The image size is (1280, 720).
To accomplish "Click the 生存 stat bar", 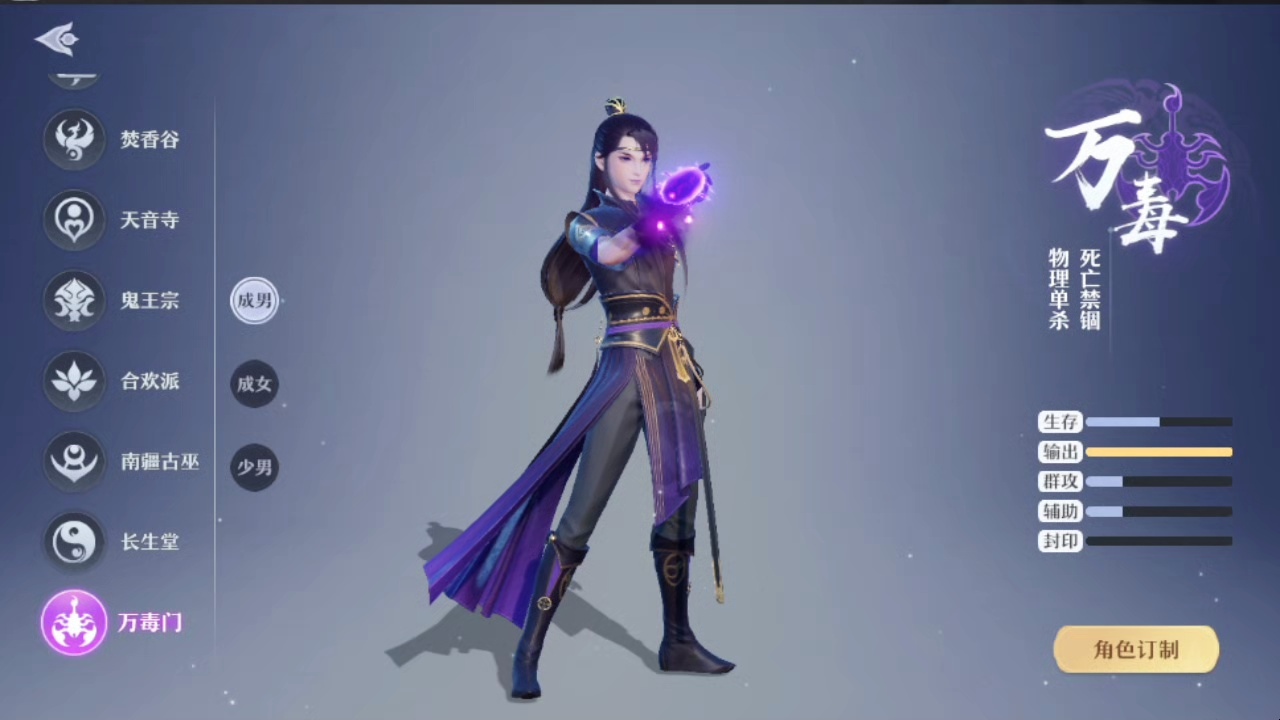I will pos(1160,422).
